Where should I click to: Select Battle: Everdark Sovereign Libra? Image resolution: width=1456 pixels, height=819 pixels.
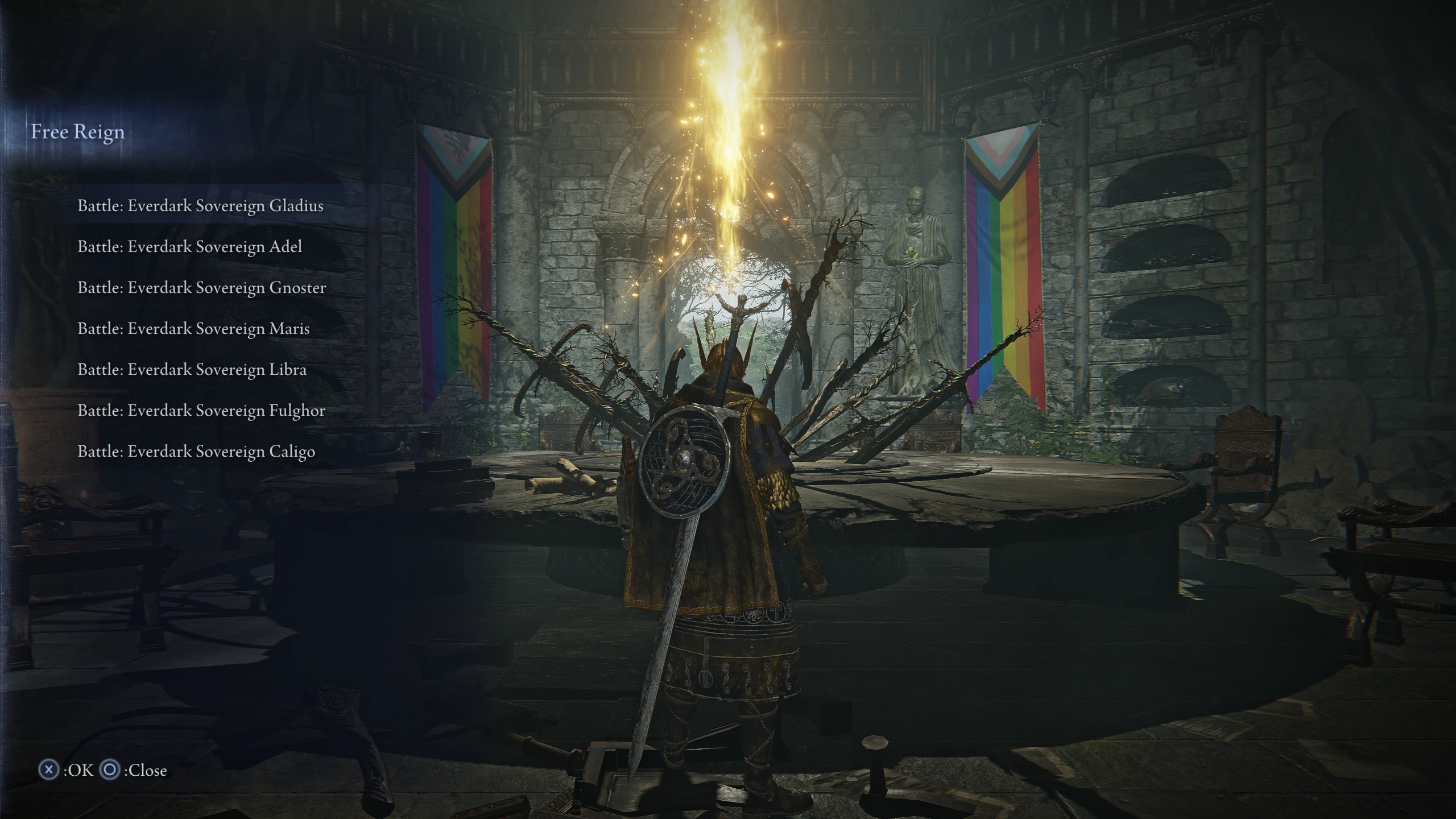pos(192,370)
